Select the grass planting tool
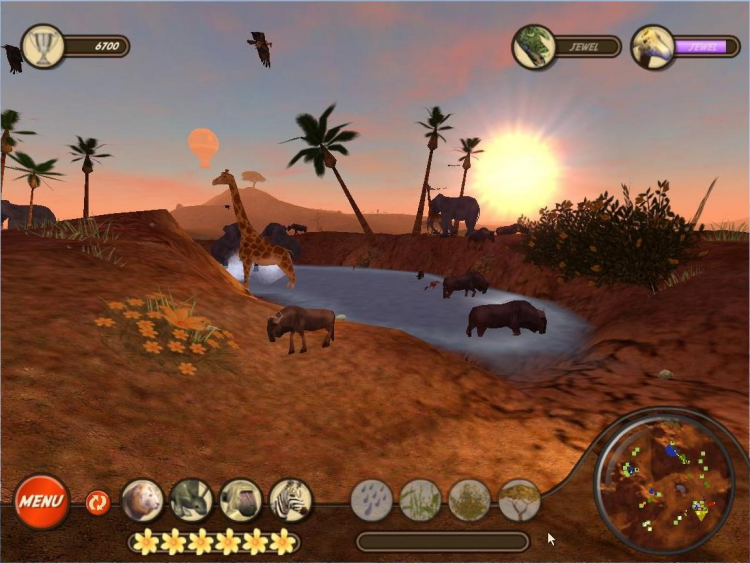The image size is (750, 563). (x=421, y=500)
